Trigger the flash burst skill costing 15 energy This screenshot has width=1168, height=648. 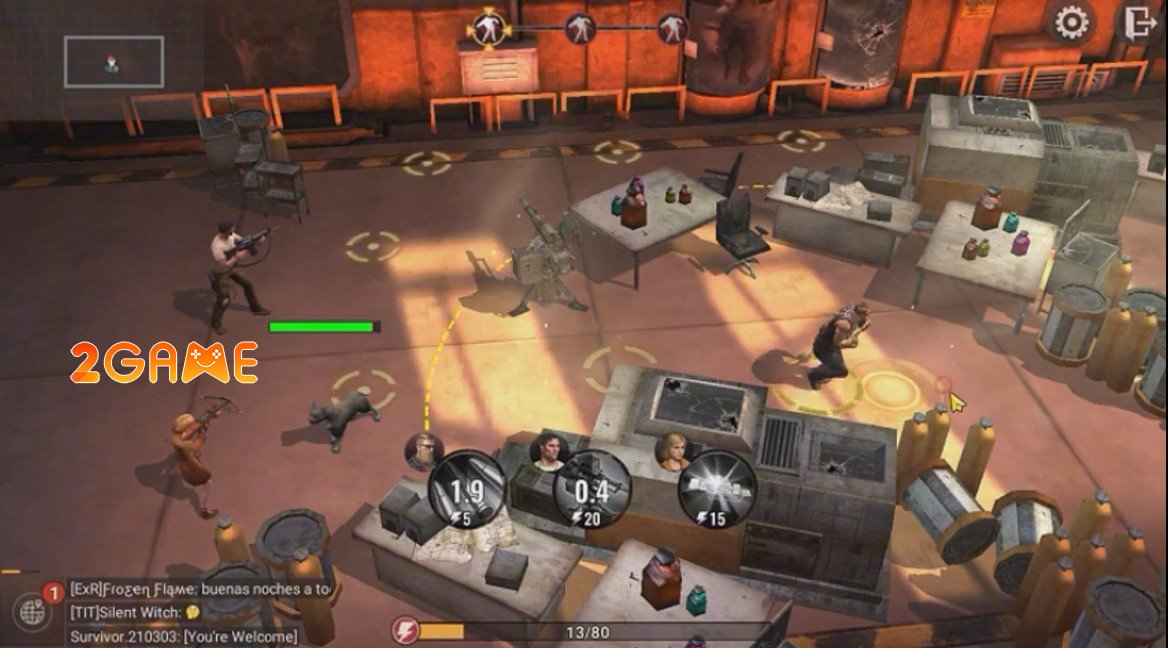click(x=716, y=489)
